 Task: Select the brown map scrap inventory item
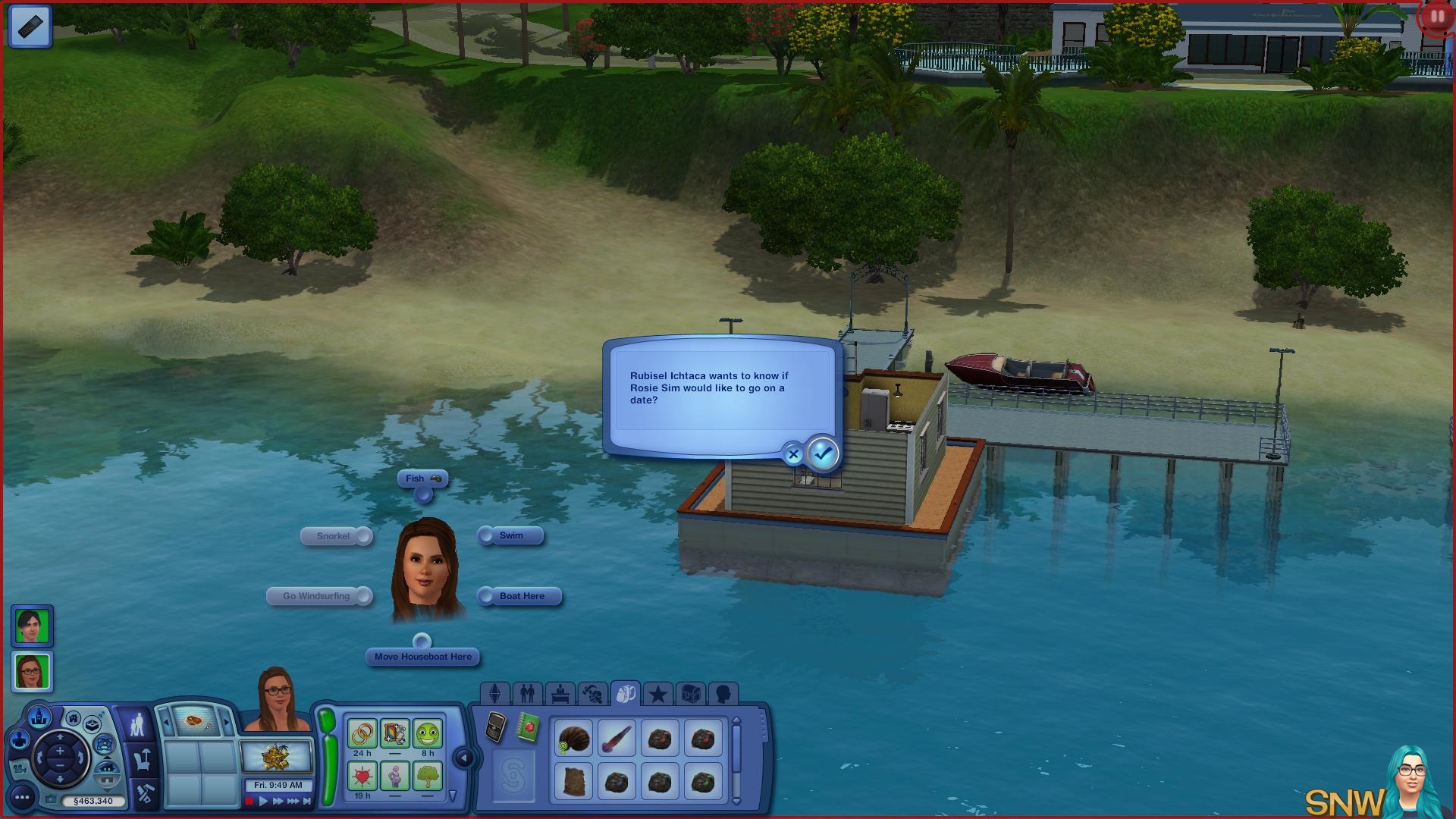tap(573, 782)
